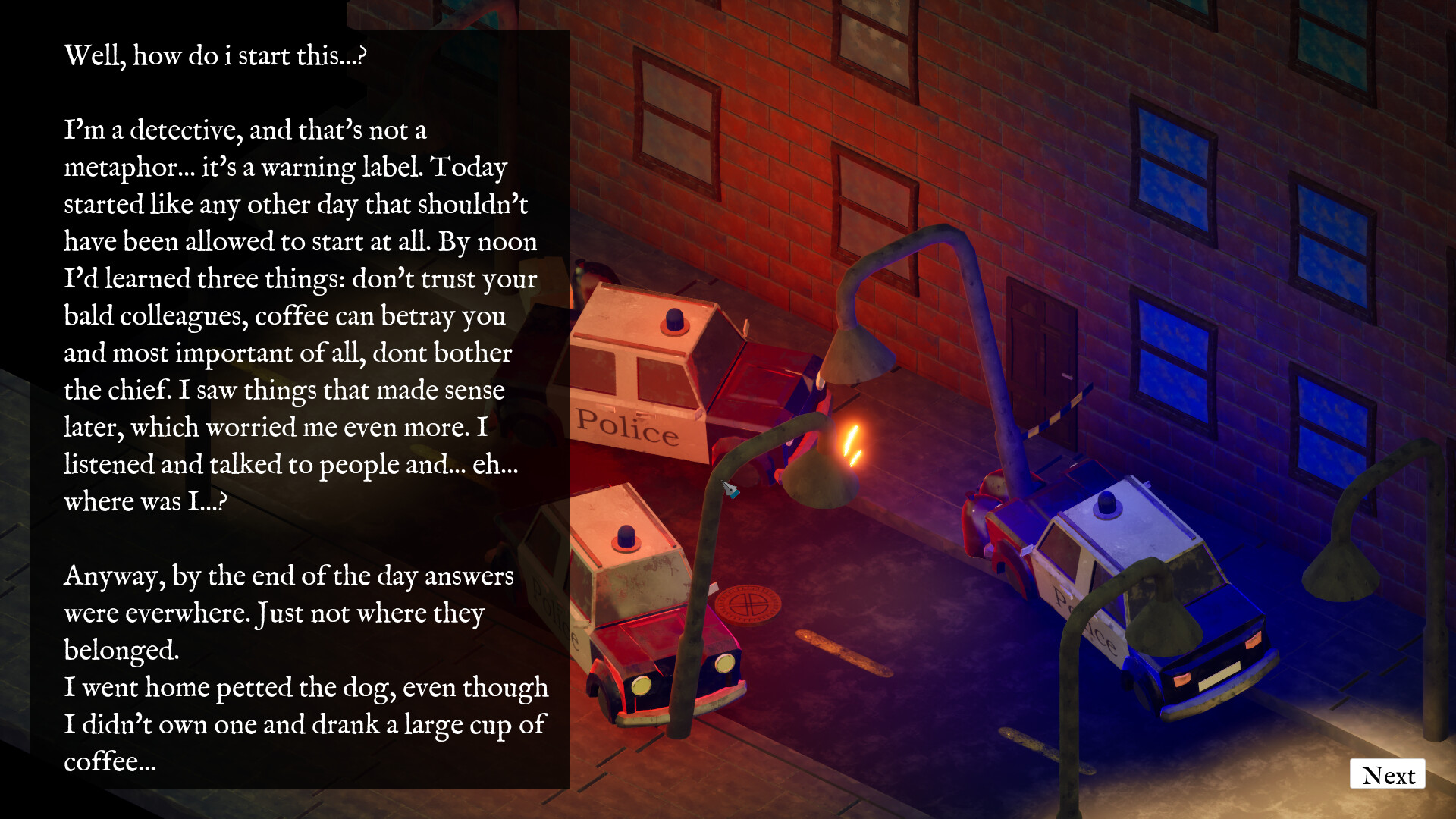Viewport: 1456px width, 819px height.
Task: Click the damaged police car in the foreground
Action: pyautogui.click(x=660, y=607)
